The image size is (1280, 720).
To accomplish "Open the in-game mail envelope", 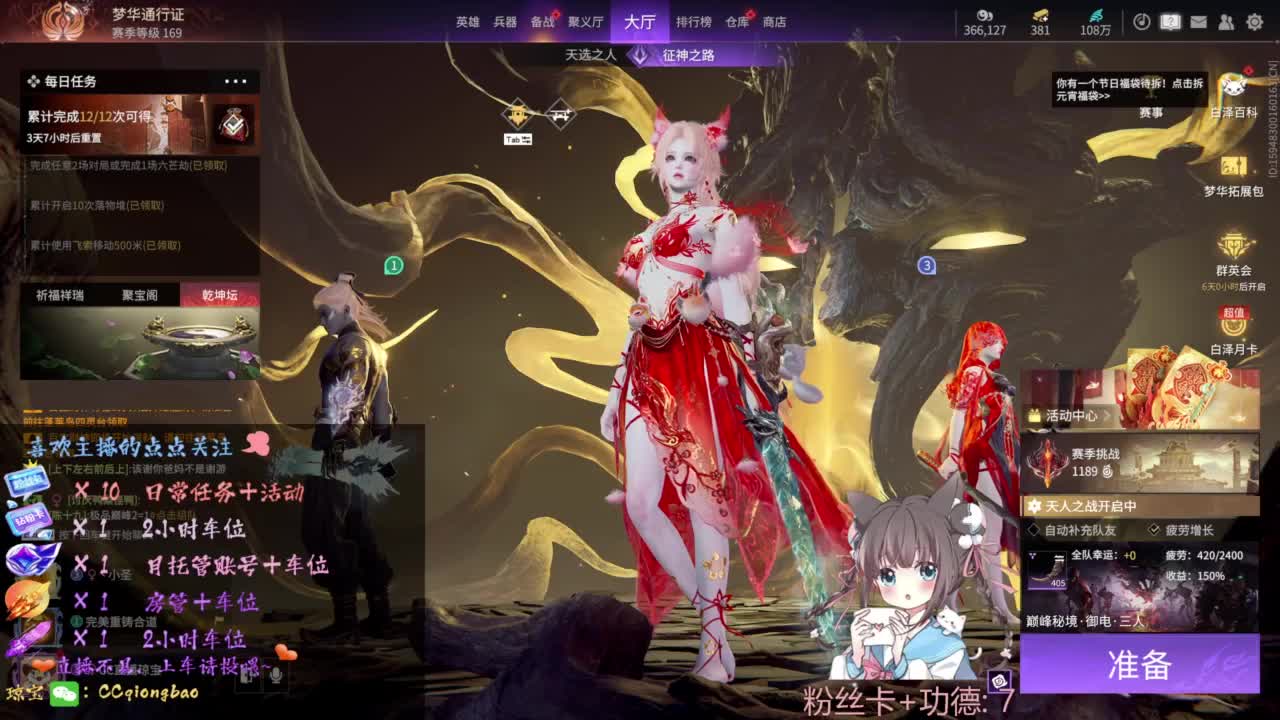I will [1198, 22].
